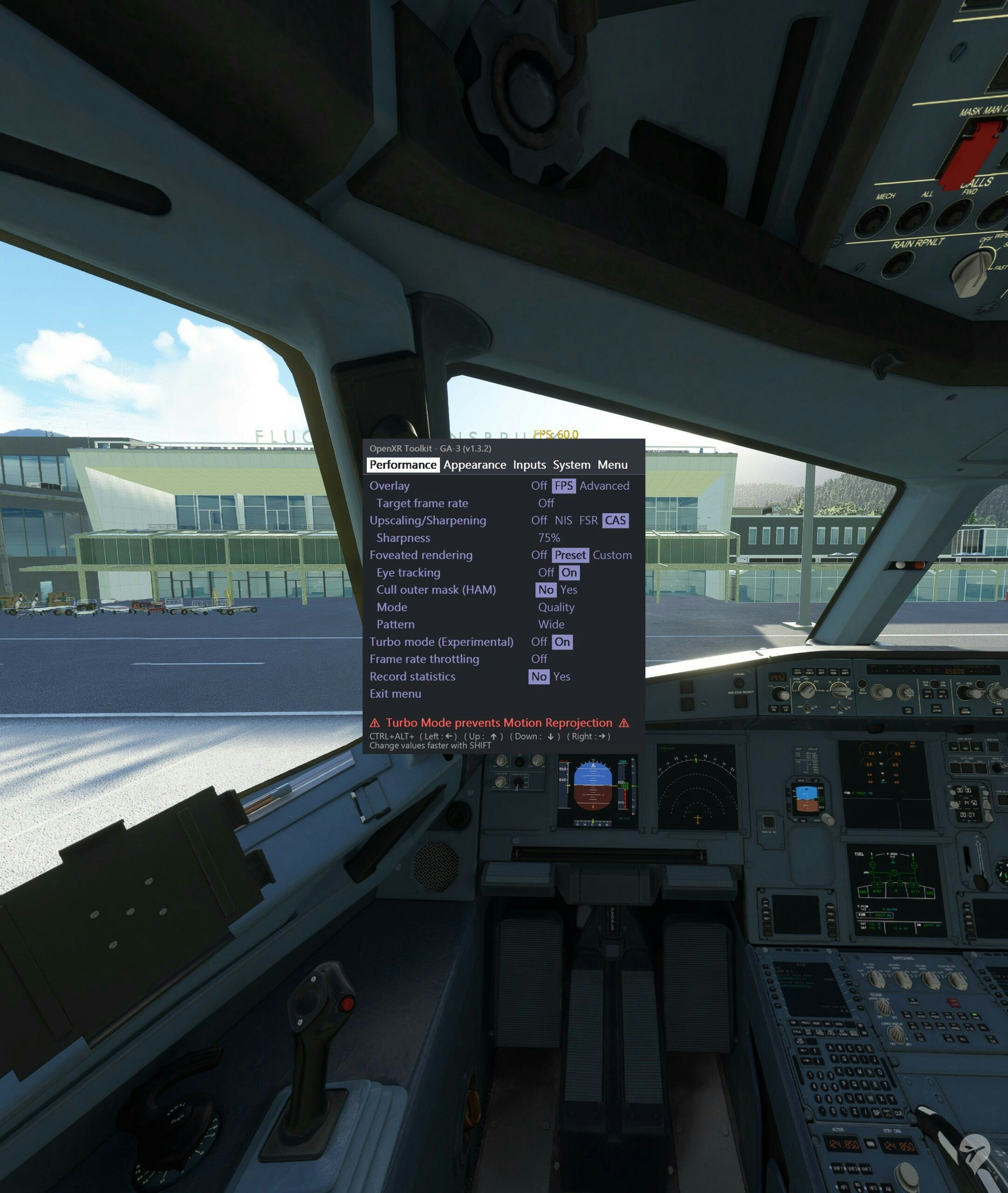
Task: Choose FSR for Upscaling/Sharpening
Action: pos(588,521)
